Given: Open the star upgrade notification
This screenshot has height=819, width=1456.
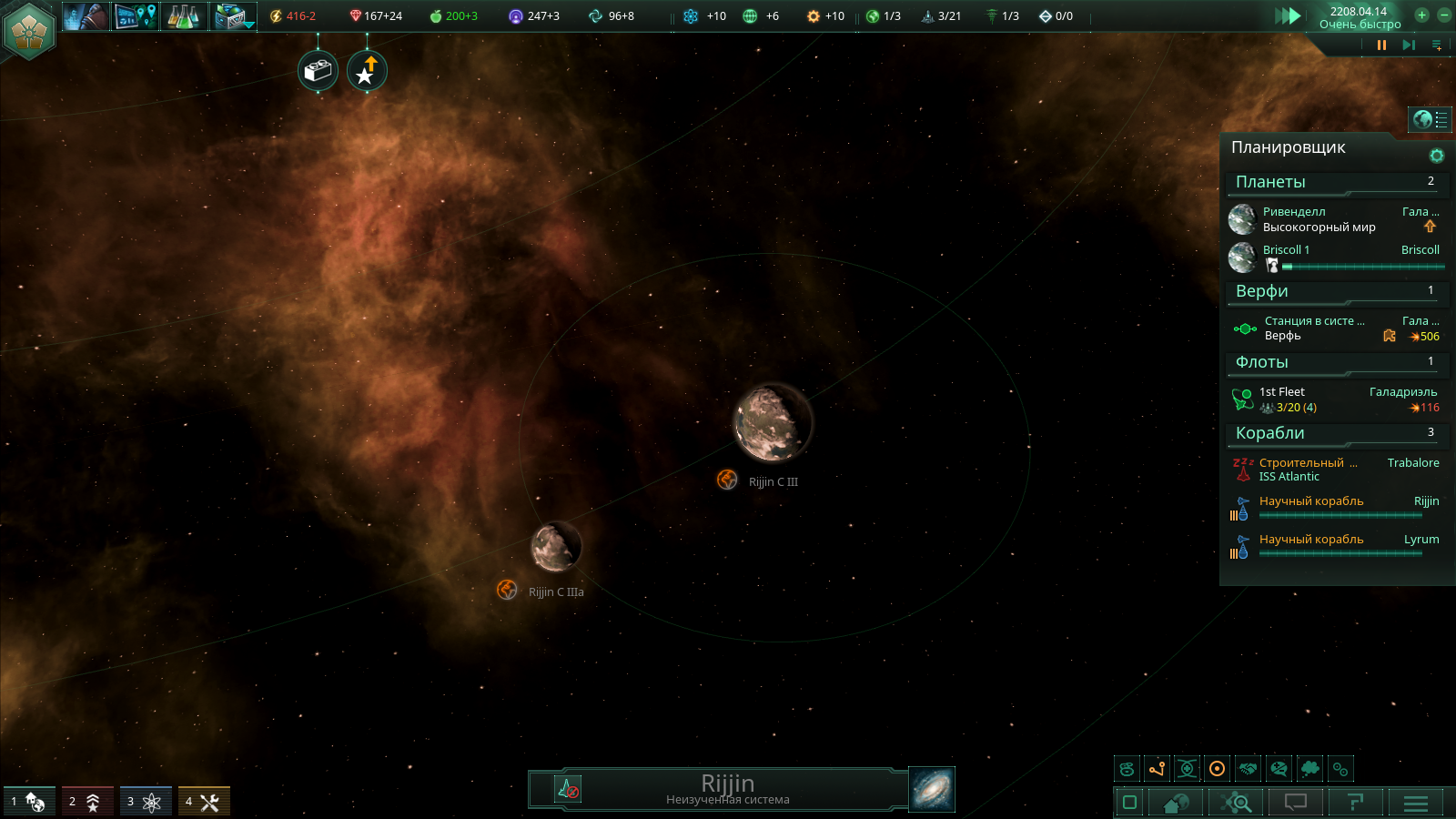Looking at the screenshot, I should pos(367,70).
